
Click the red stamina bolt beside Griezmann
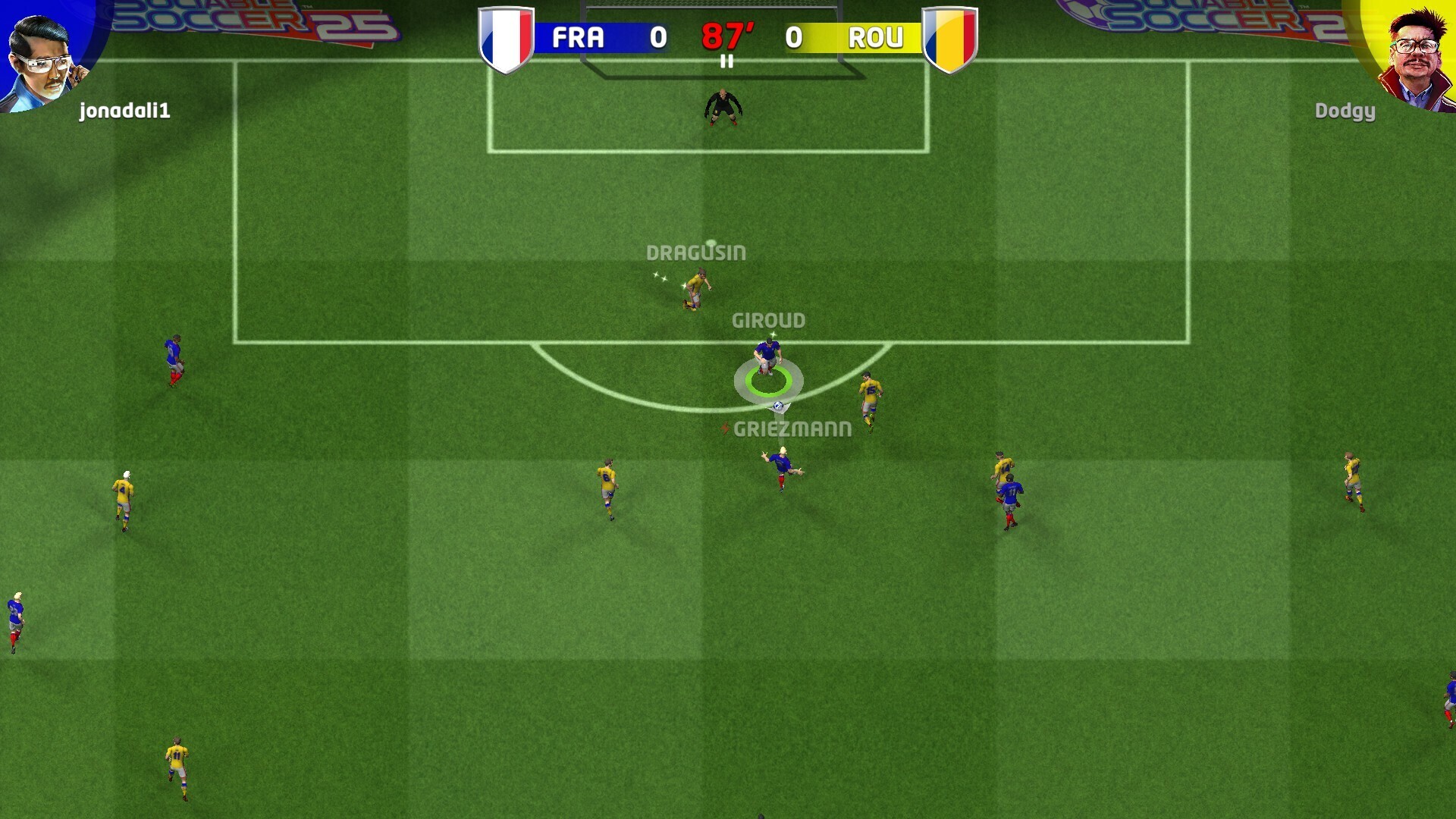(x=726, y=427)
